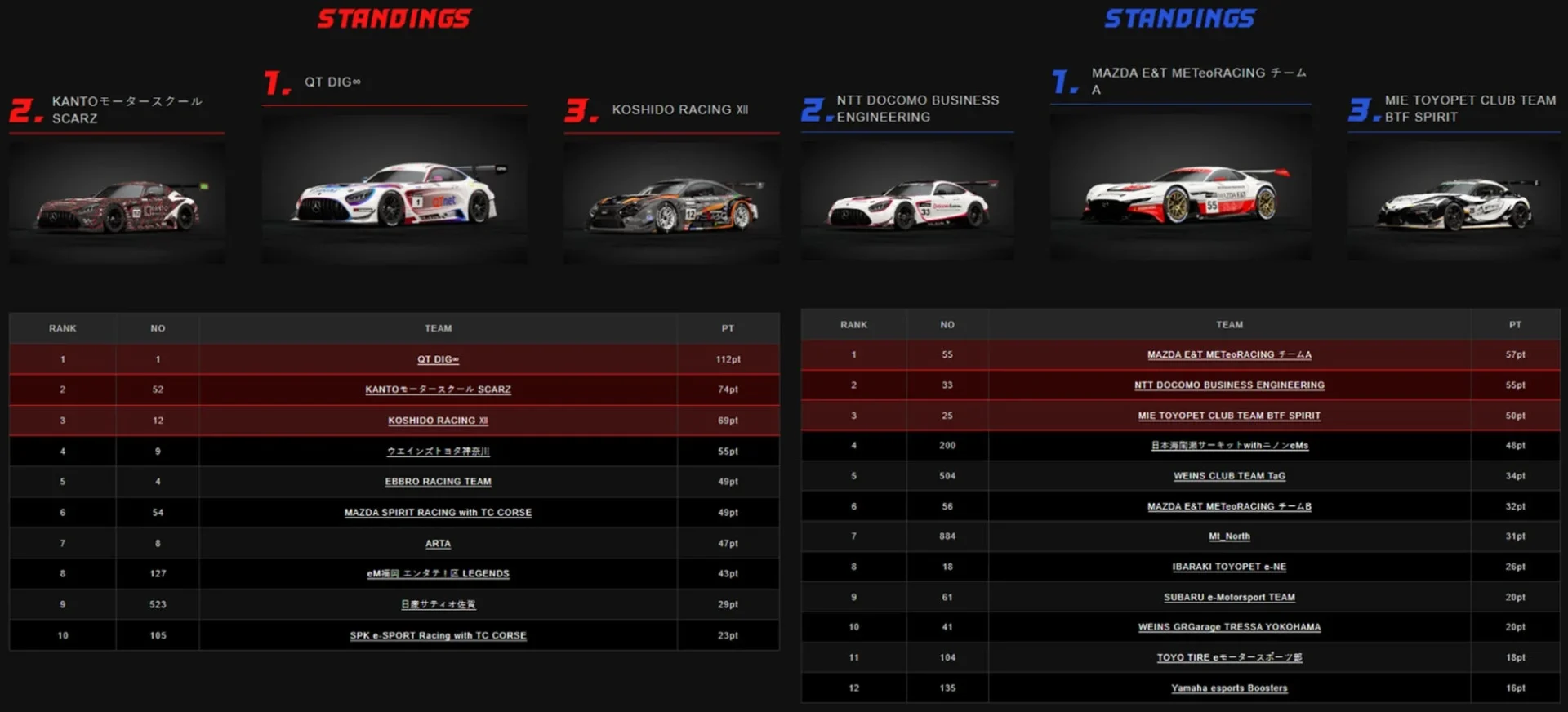1568x712 pixels.
Task: Click MAZDA SPIRIT RACING with TC CORSE
Action: 438,513
